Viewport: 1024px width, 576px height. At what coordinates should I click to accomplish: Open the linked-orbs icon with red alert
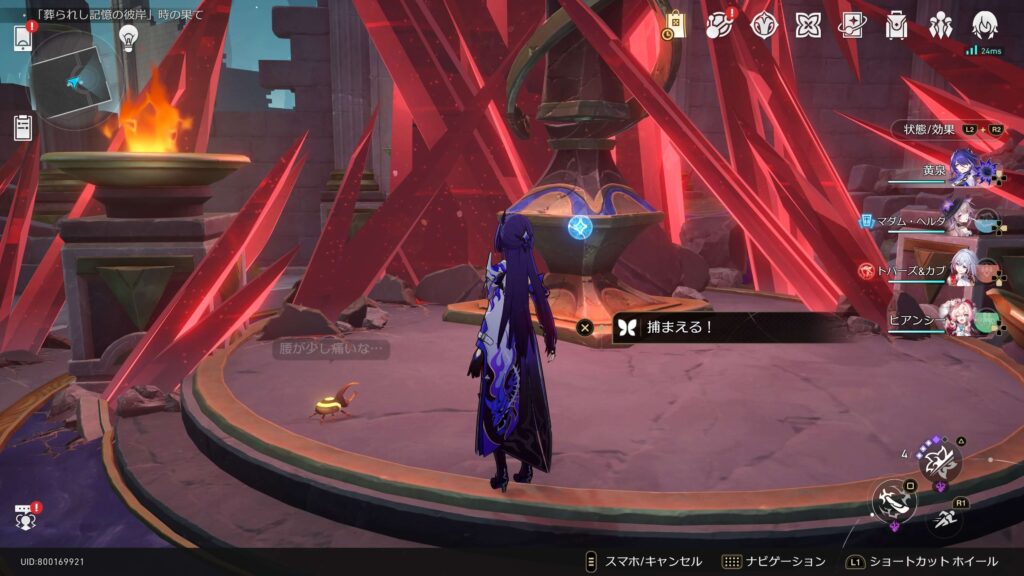719,25
